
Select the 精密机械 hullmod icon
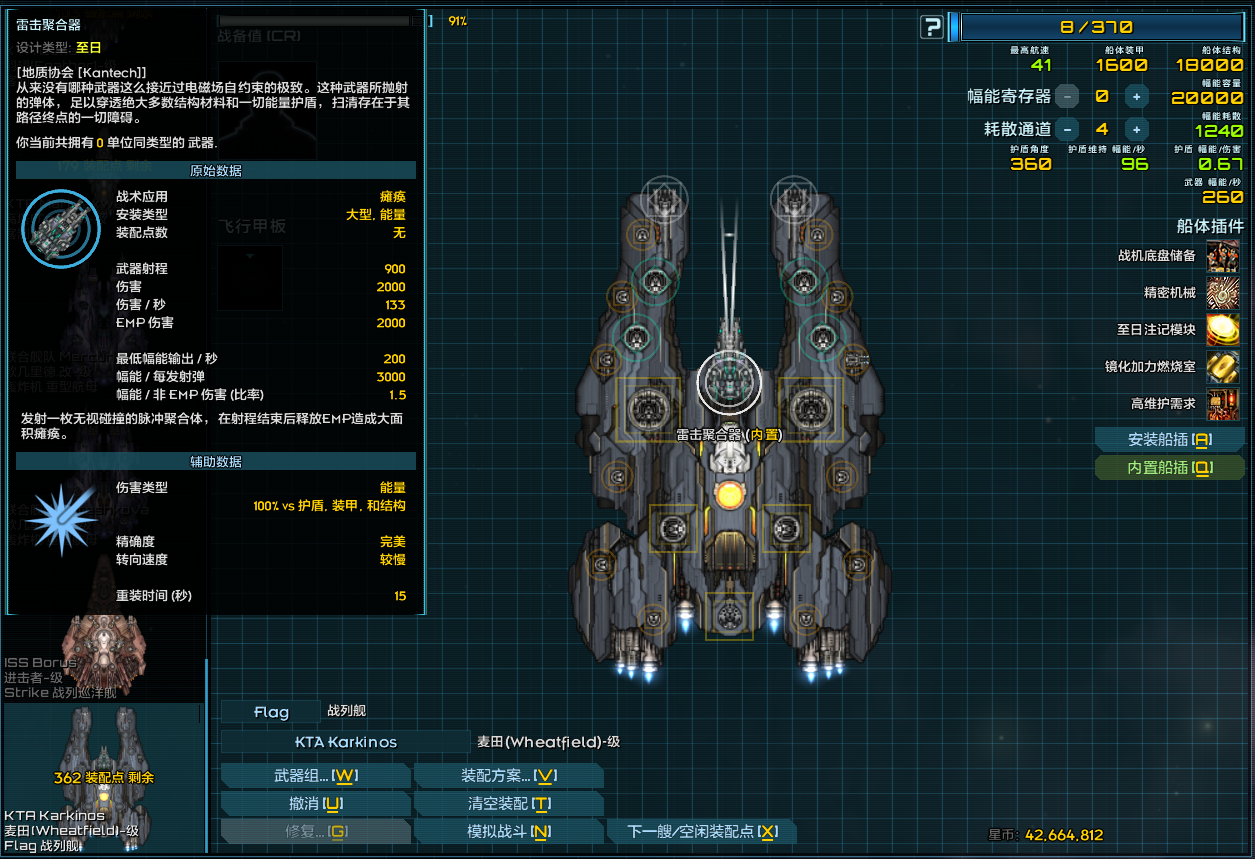(1223, 293)
